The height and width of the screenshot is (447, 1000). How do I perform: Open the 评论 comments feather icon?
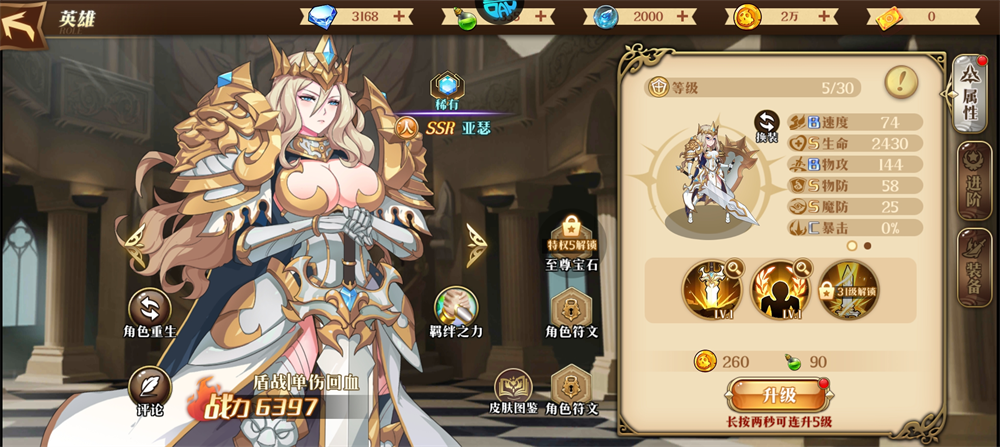[149, 389]
